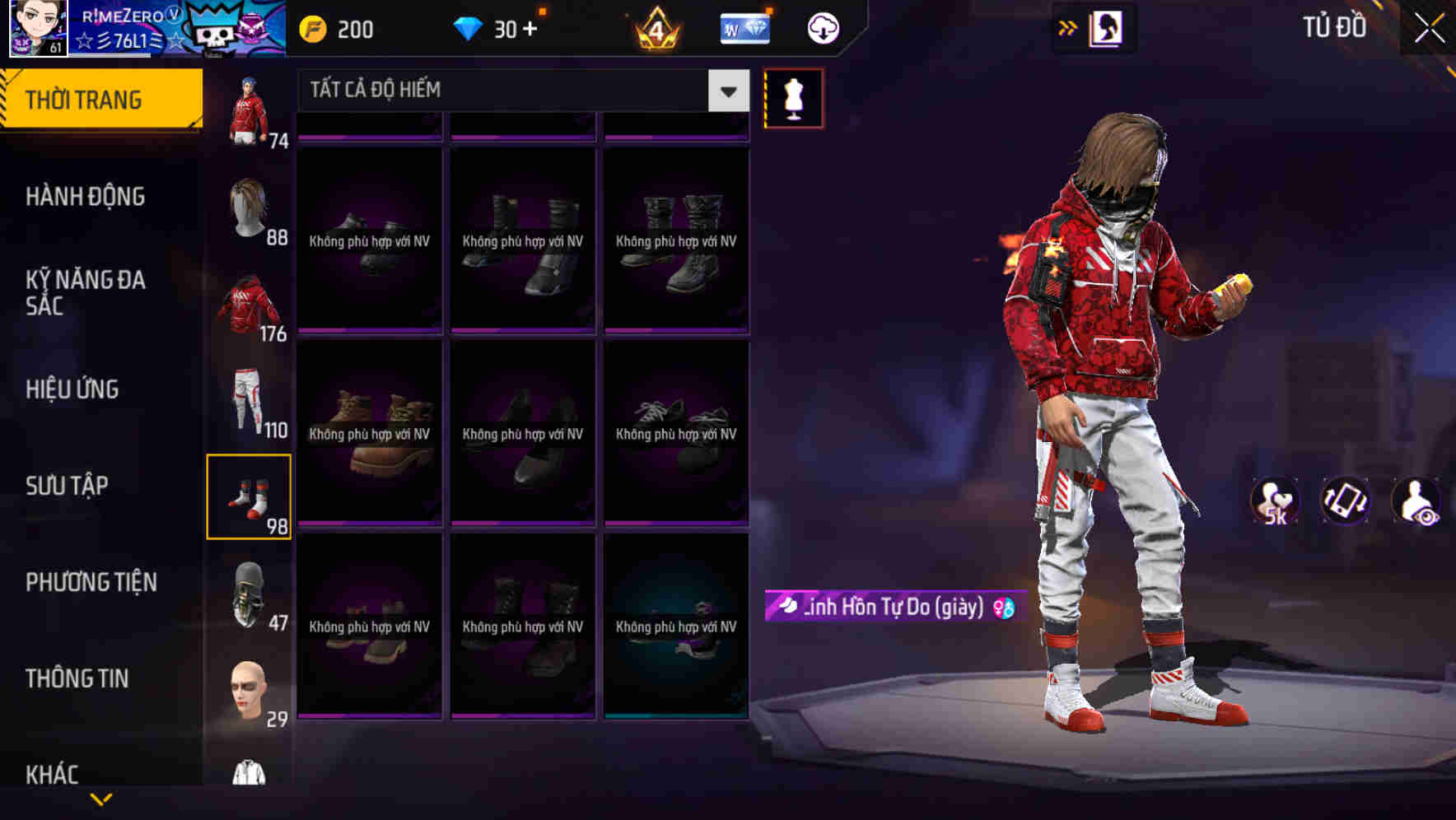Open the diamond weekly membership icon
This screenshot has width=1456, height=820.
tap(744, 27)
